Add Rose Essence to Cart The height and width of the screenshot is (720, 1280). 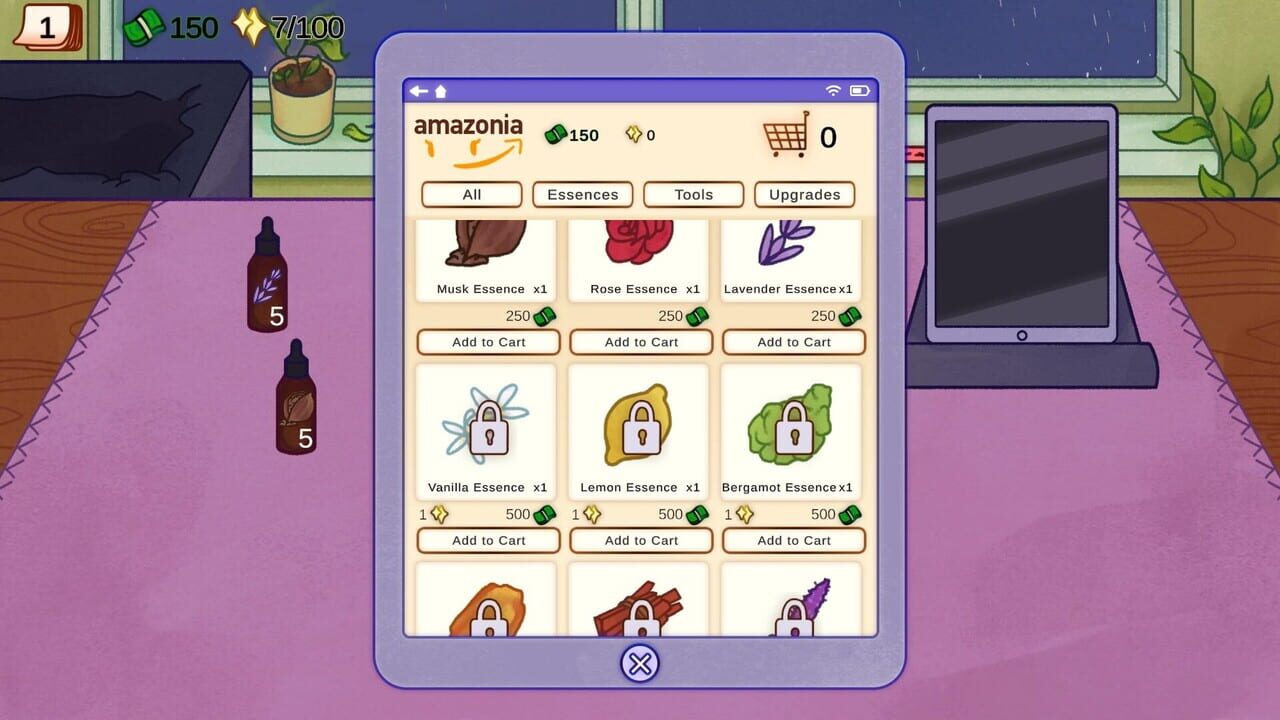coord(640,342)
